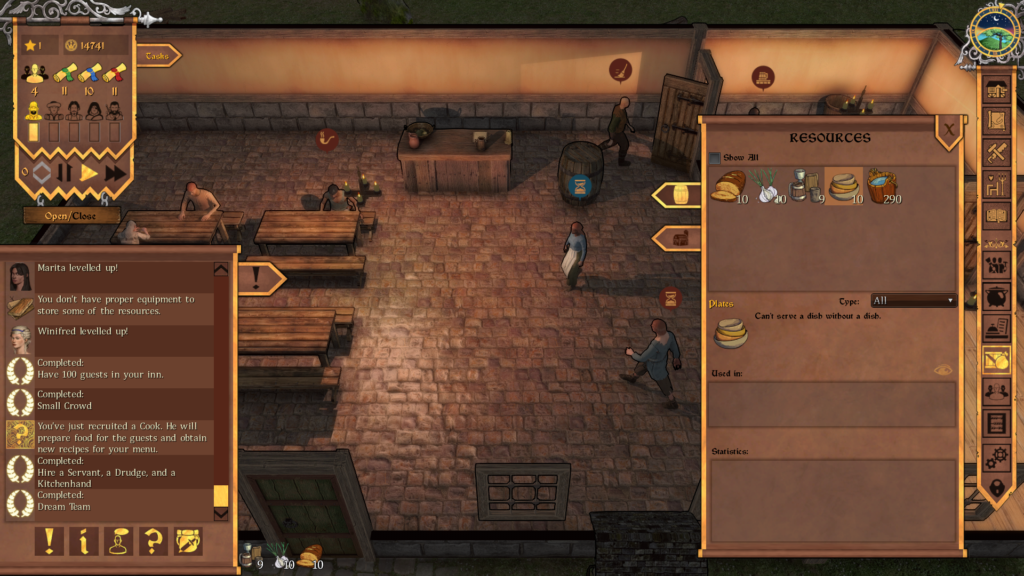This screenshot has height=576, width=1024.
Task: Select the bread resource
Action: click(728, 186)
